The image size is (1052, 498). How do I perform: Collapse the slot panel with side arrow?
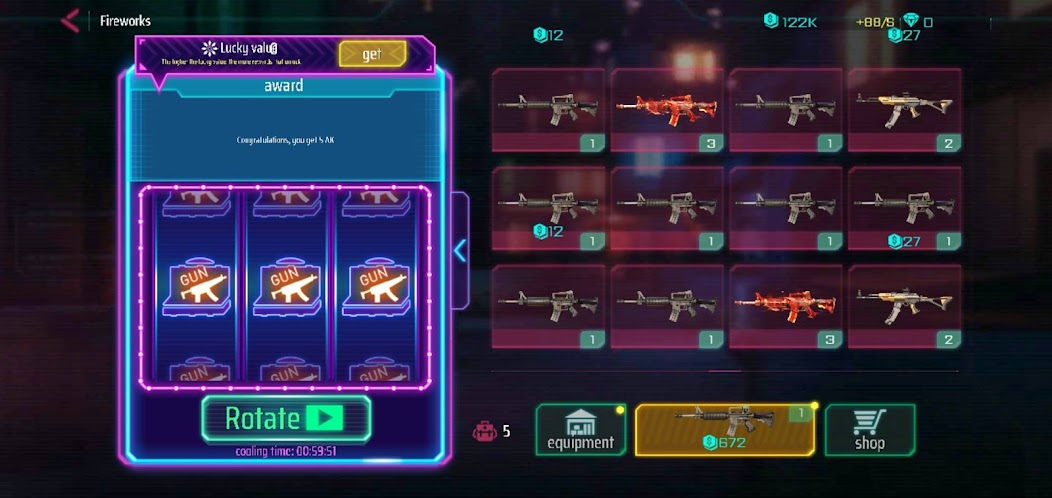coord(460,250)
